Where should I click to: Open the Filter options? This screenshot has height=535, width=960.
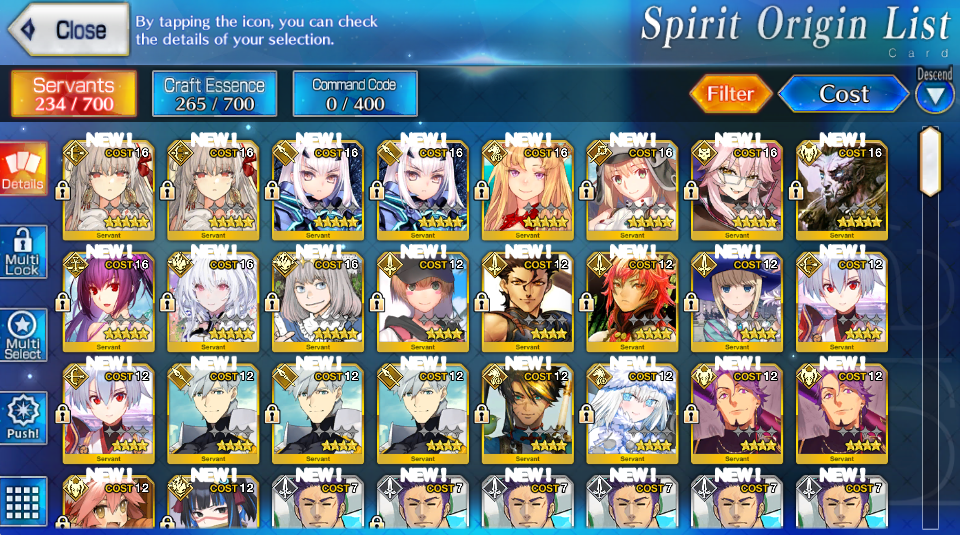pyautogui.click(x=730, y=94)
